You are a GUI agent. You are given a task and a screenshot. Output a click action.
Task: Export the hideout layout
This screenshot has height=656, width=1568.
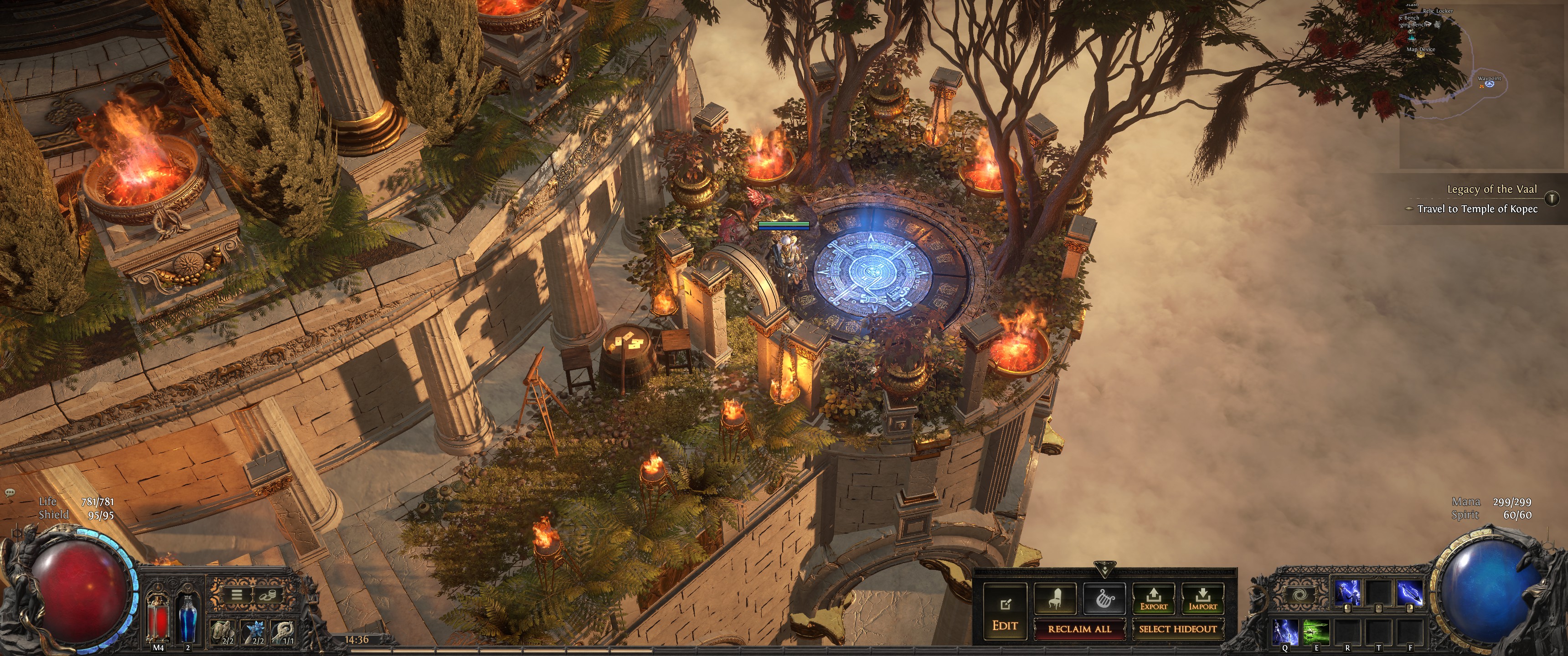[1154, 599]
